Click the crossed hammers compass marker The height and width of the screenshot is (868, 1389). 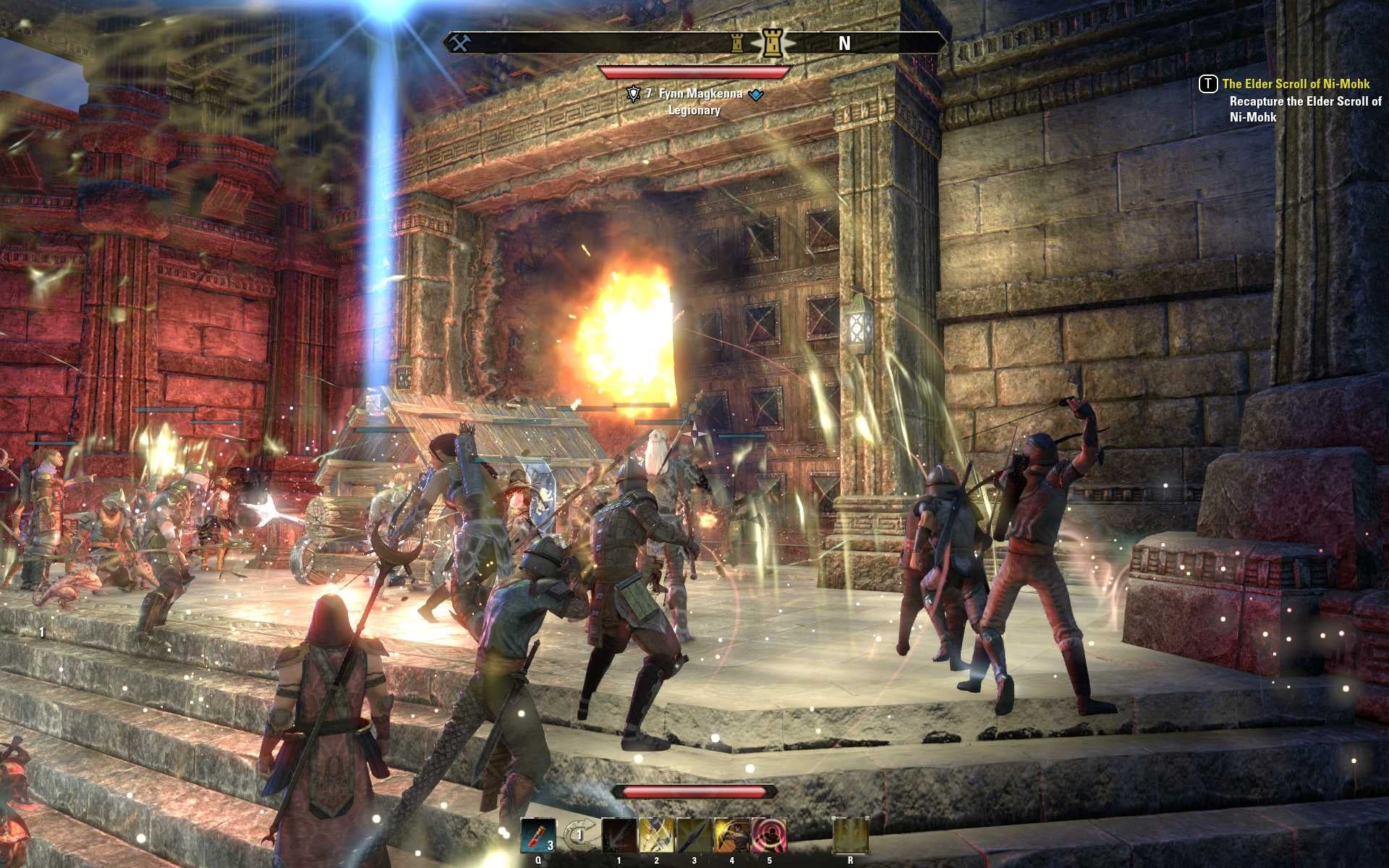pyautogui.click(x=460, y=43)
